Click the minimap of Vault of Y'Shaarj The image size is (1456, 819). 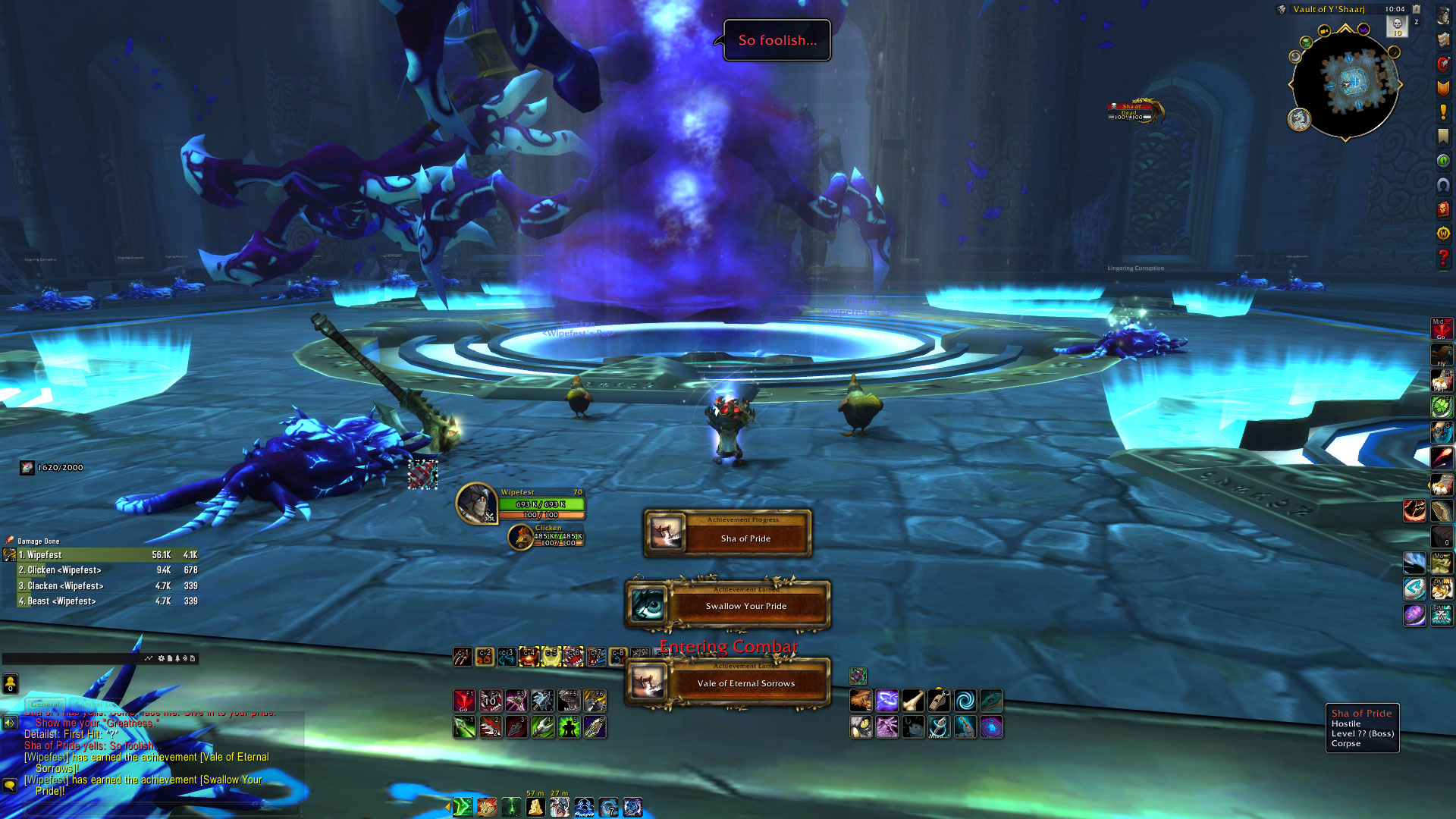pyautogui.click(x=1345, y=83)
